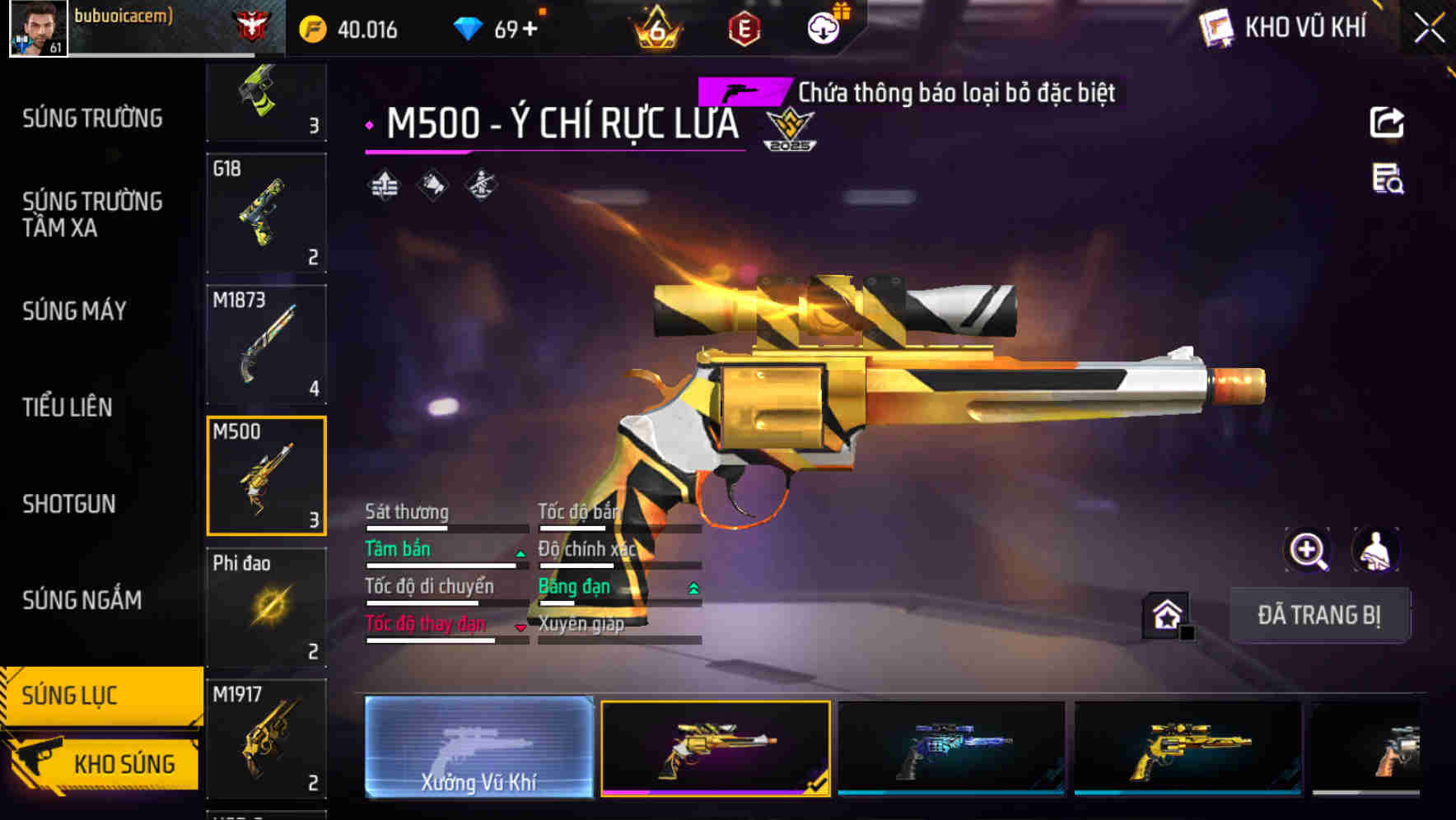Screen dimensions: 1456x820
Task: Click the magnifier zoom icon for weapon preview
Action: (x=1306, y=550)
